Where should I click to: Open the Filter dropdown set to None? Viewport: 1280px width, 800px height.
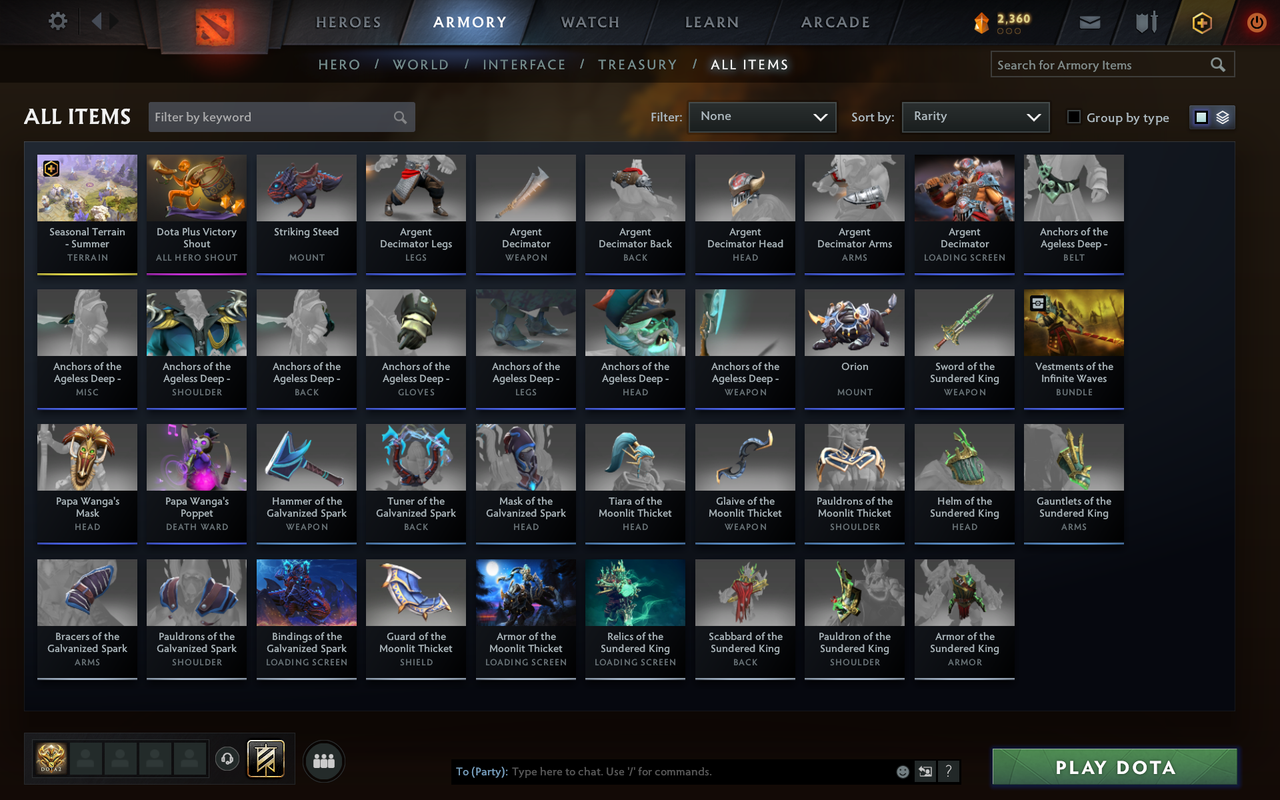[x=762, y=116]
